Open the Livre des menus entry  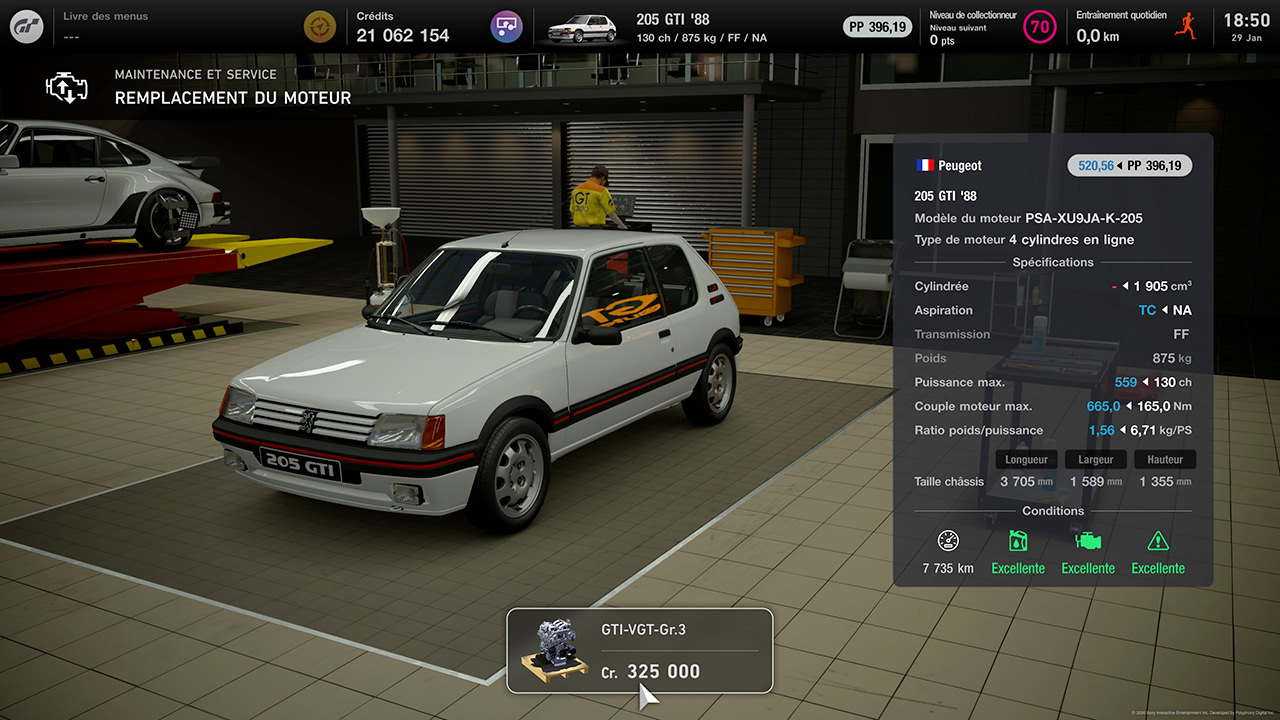(x=105, y=22)
